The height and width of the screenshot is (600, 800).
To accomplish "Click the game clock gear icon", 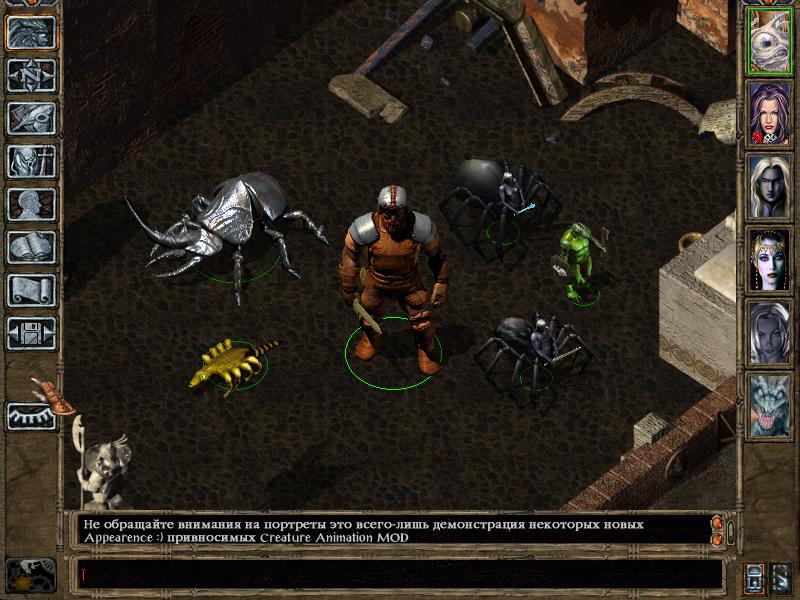I will tap(29, 575).
